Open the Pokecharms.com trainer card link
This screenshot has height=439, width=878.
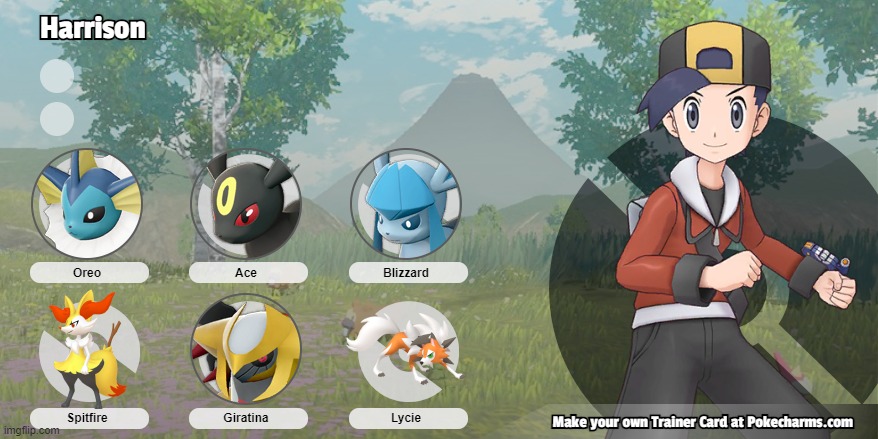tap(702, 422)
